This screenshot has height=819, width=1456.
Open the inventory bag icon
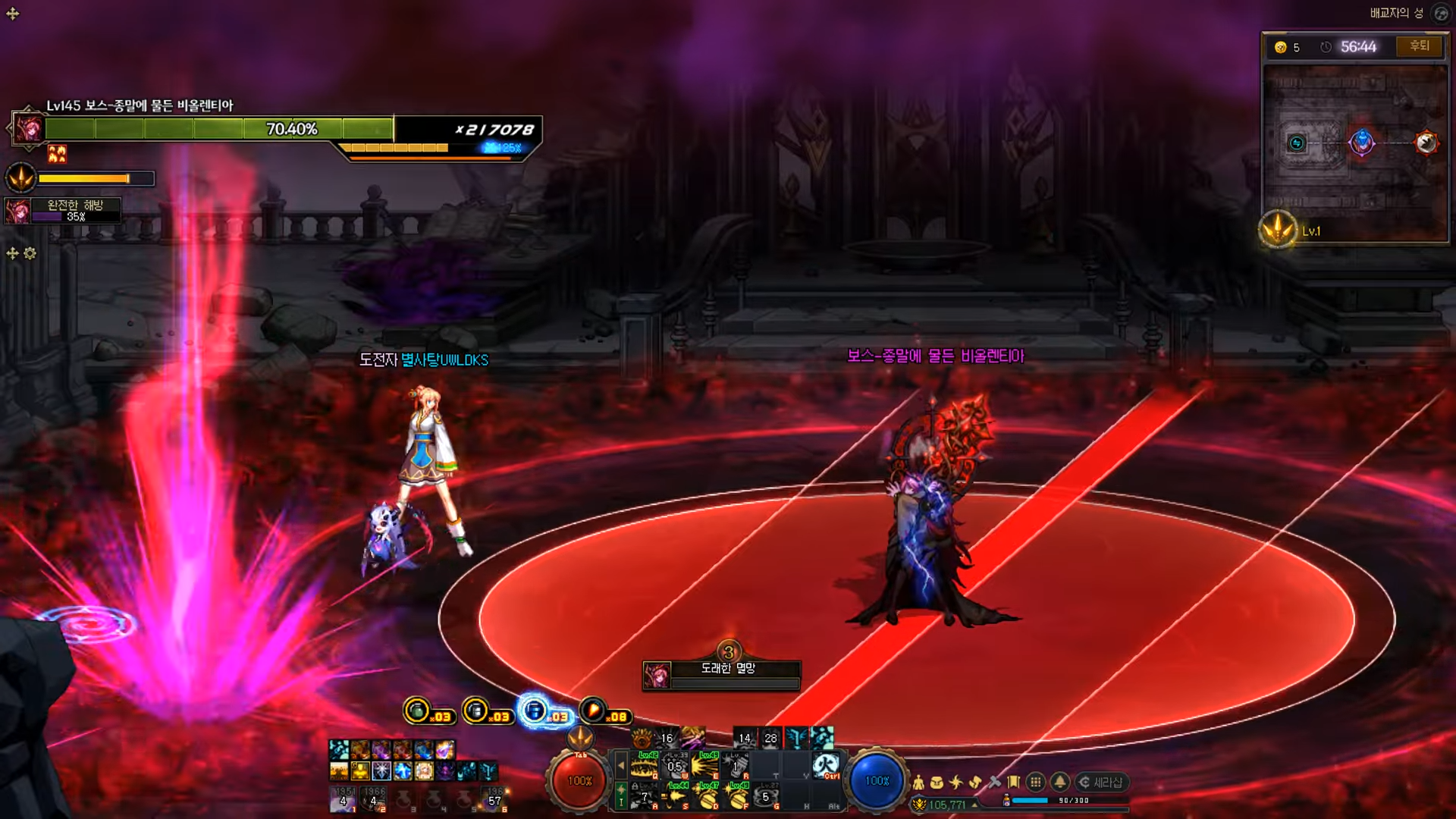(x=937, y=782)
